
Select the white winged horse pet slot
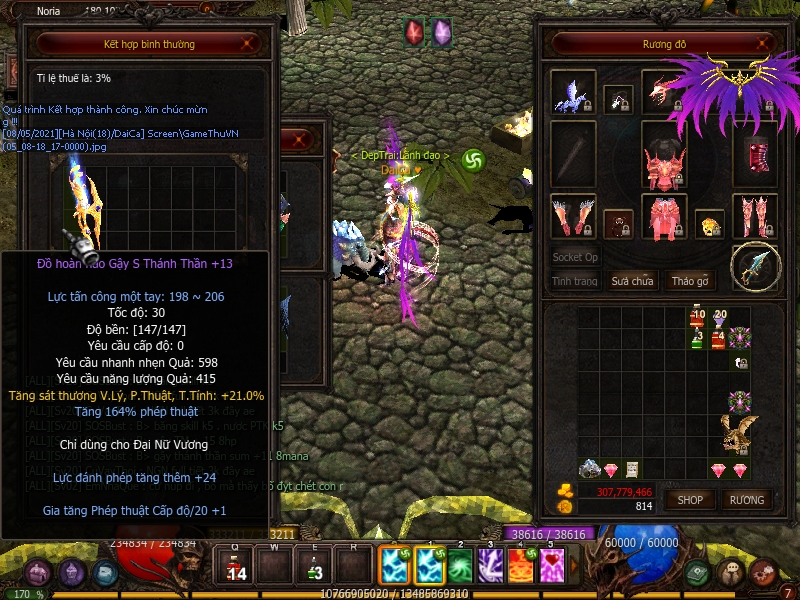(x=574, y=93)
